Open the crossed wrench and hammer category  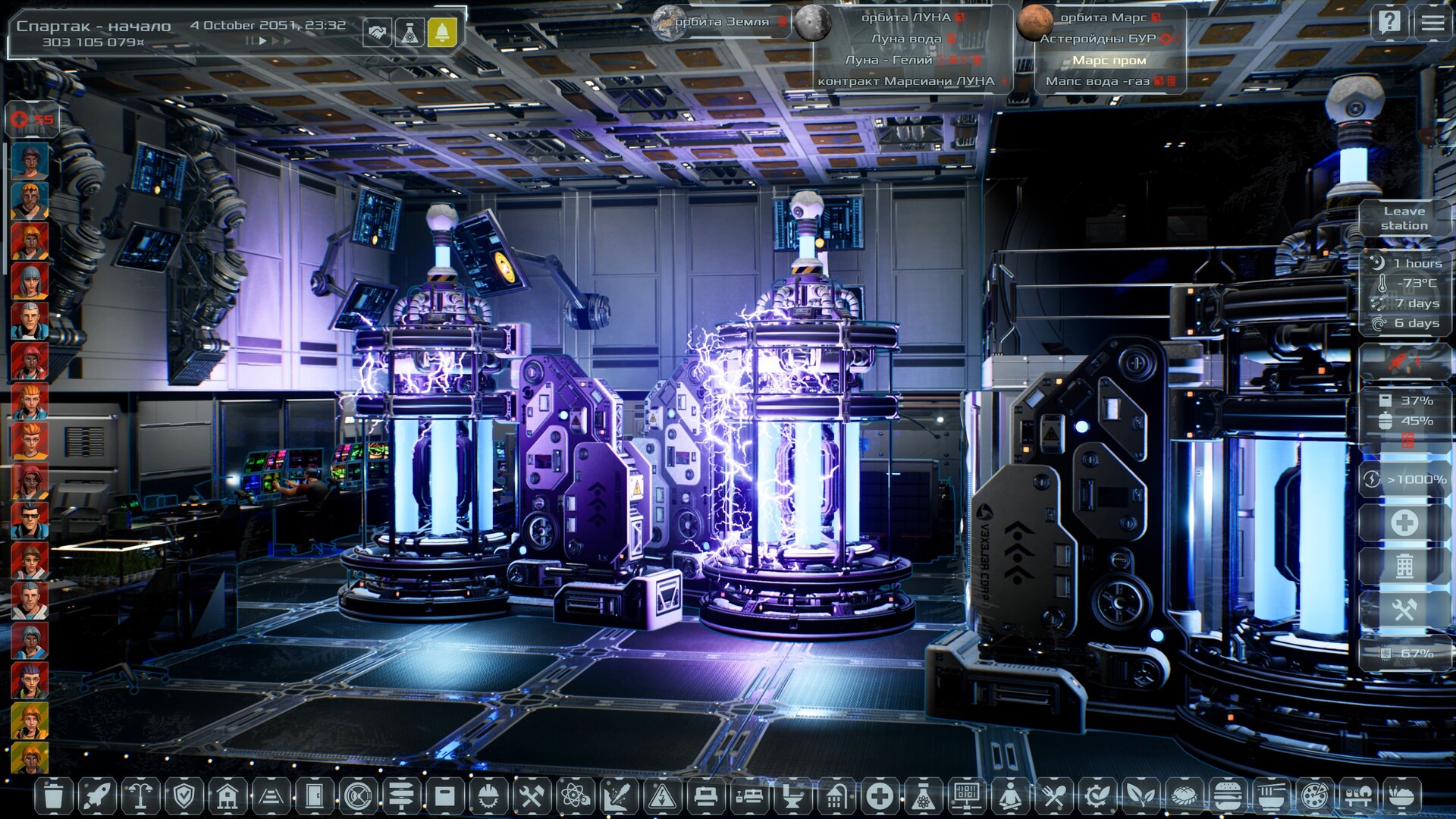click(532, 796)
